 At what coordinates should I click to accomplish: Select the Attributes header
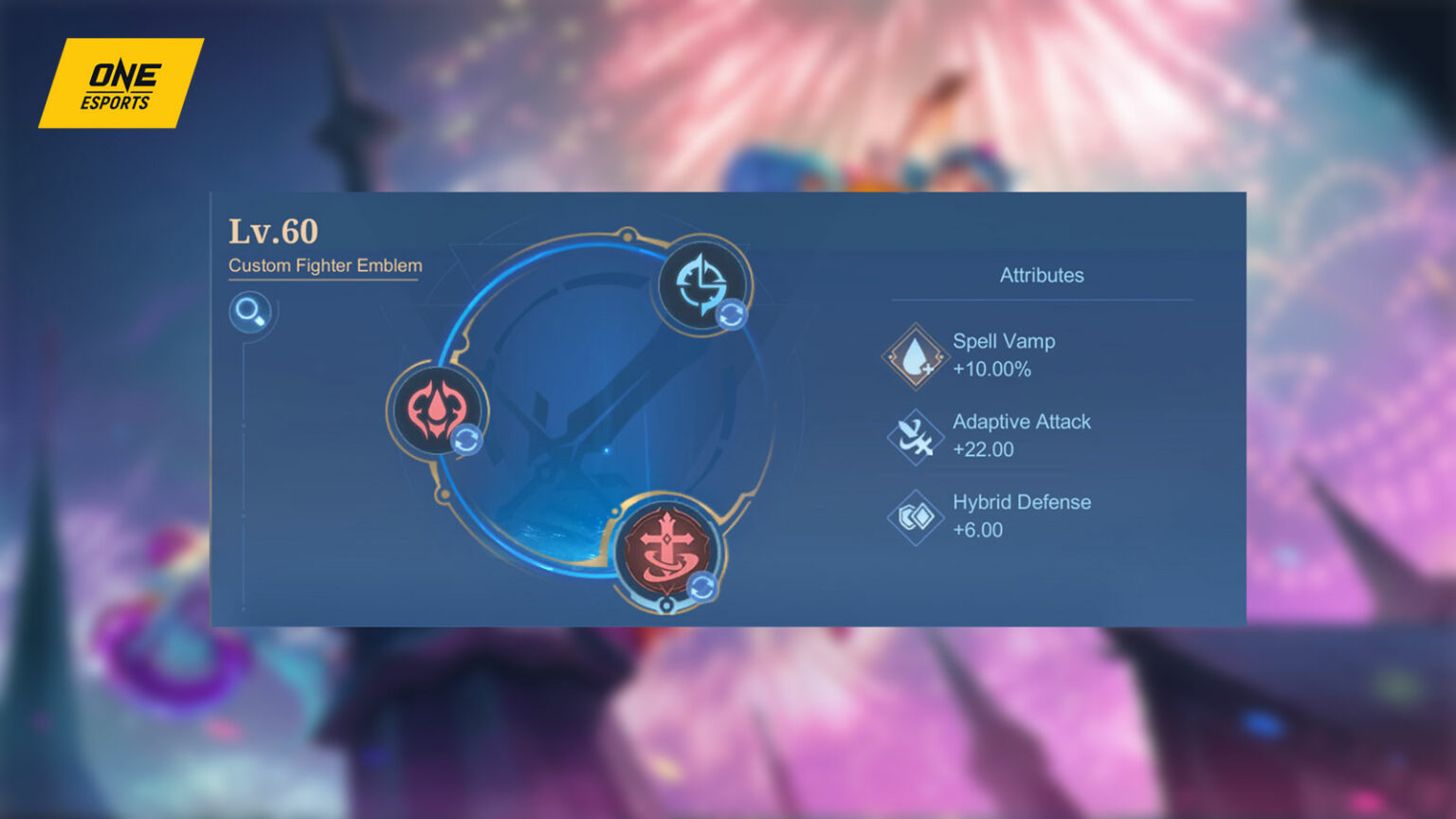tap(1041, 275)
